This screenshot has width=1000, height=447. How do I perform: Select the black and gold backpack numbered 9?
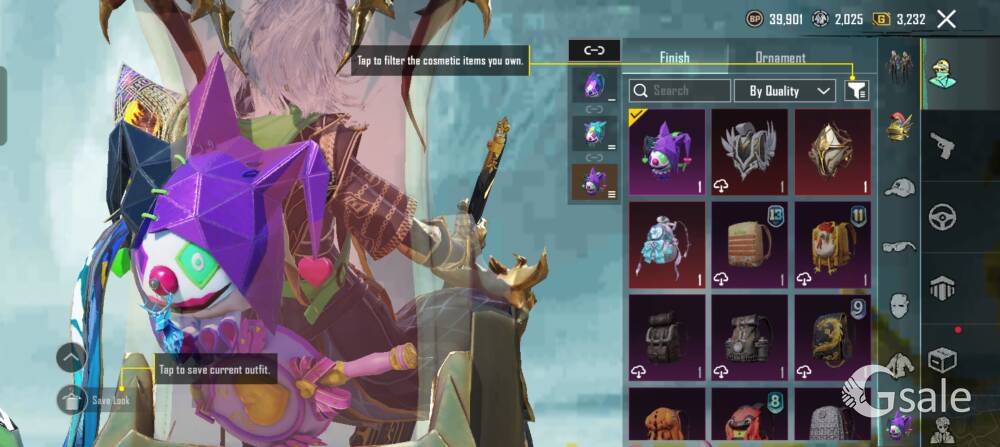[x=832, y=337]
